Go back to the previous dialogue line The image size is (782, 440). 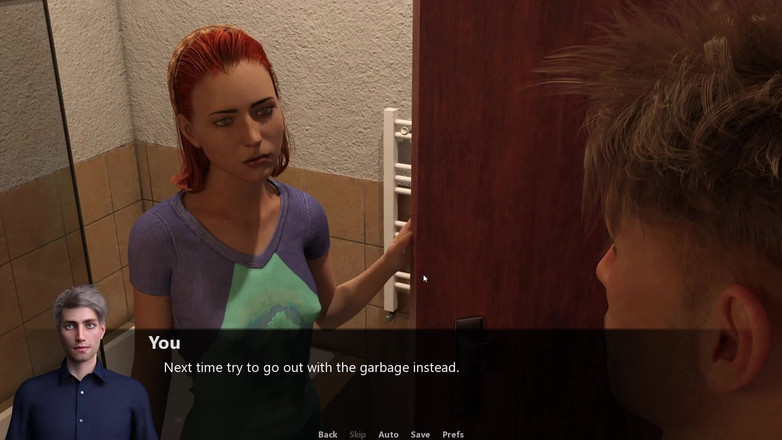pyautogui.click(x=327, y=434)
